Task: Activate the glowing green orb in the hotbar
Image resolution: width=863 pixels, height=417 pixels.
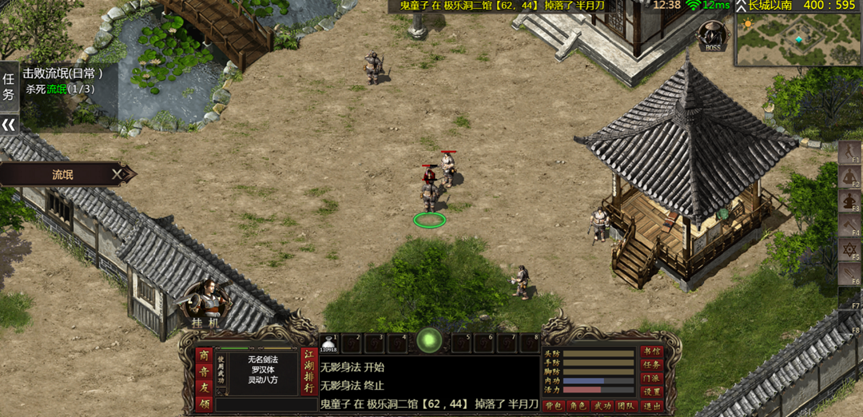Action: pos(429,341)
